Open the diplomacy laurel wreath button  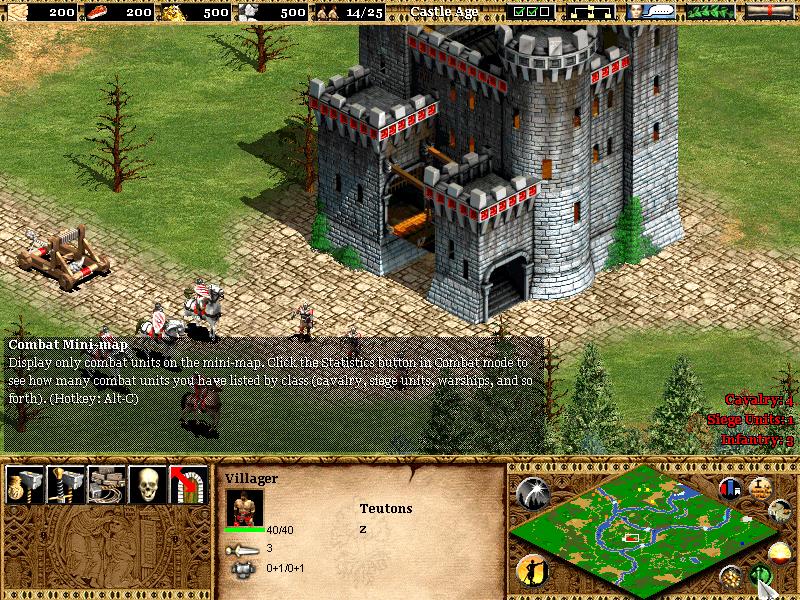(x=708, y=12)
